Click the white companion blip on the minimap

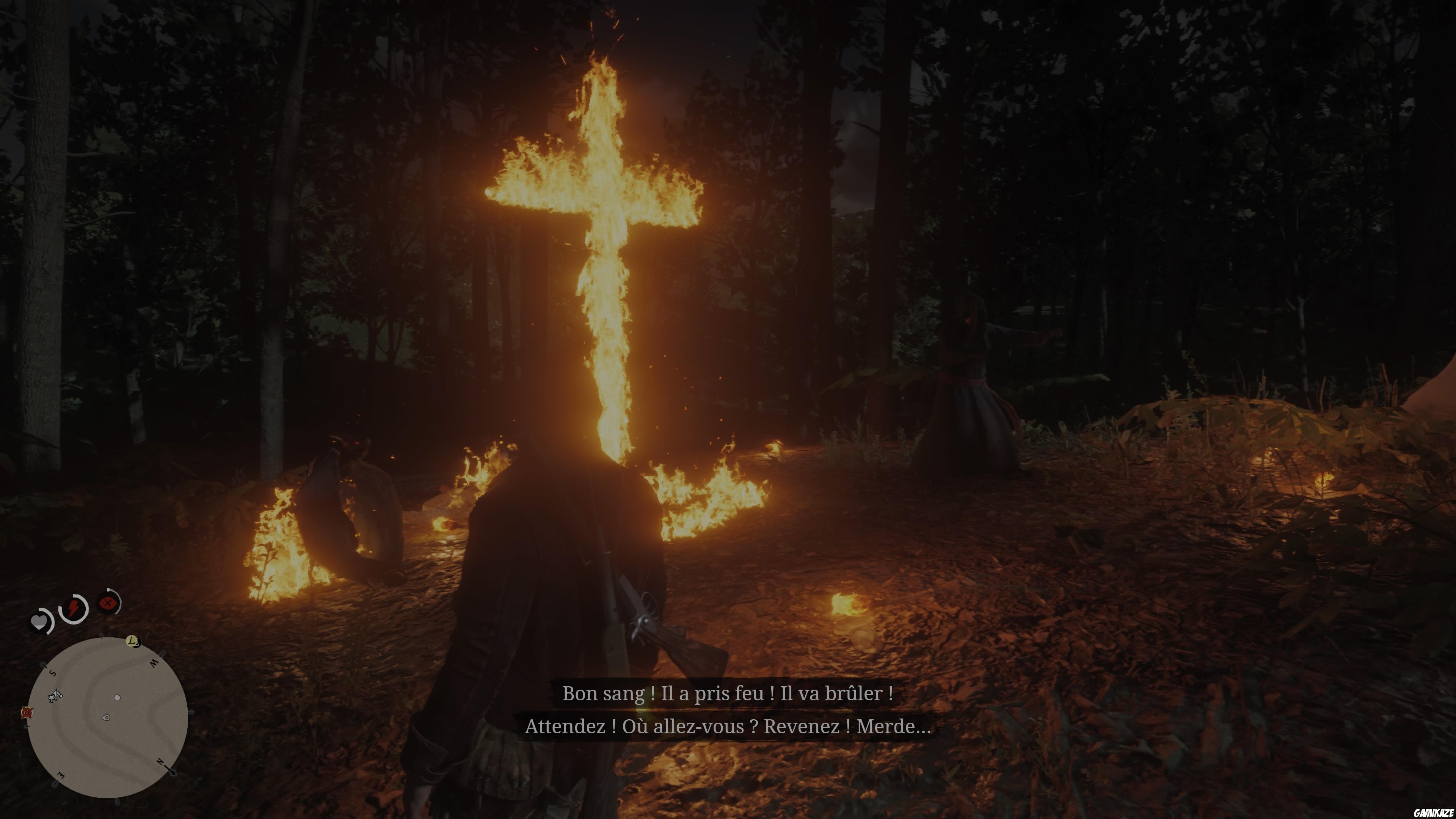click(118, 698)
